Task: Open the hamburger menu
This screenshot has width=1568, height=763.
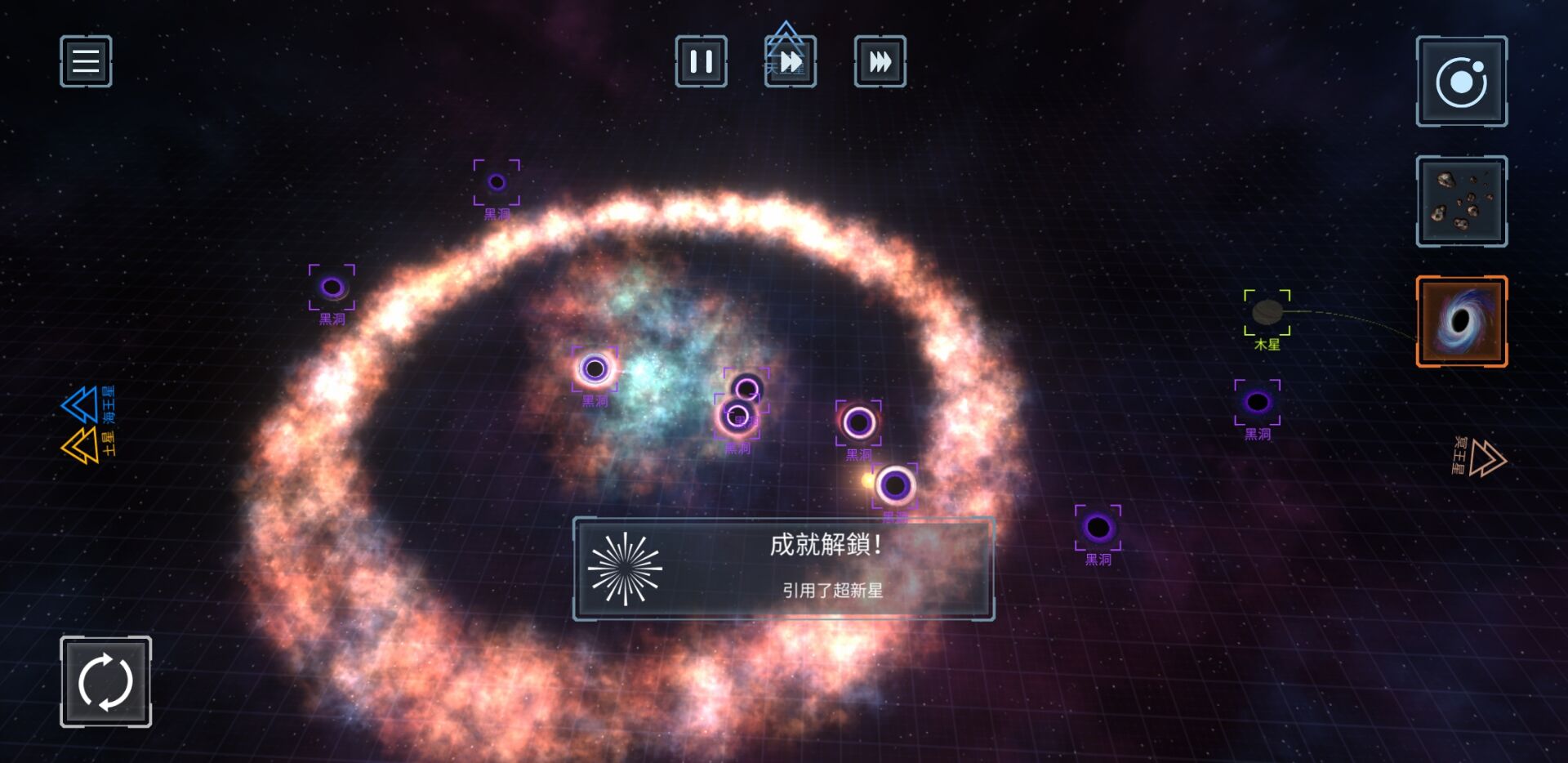Action: tap(86, 61)
